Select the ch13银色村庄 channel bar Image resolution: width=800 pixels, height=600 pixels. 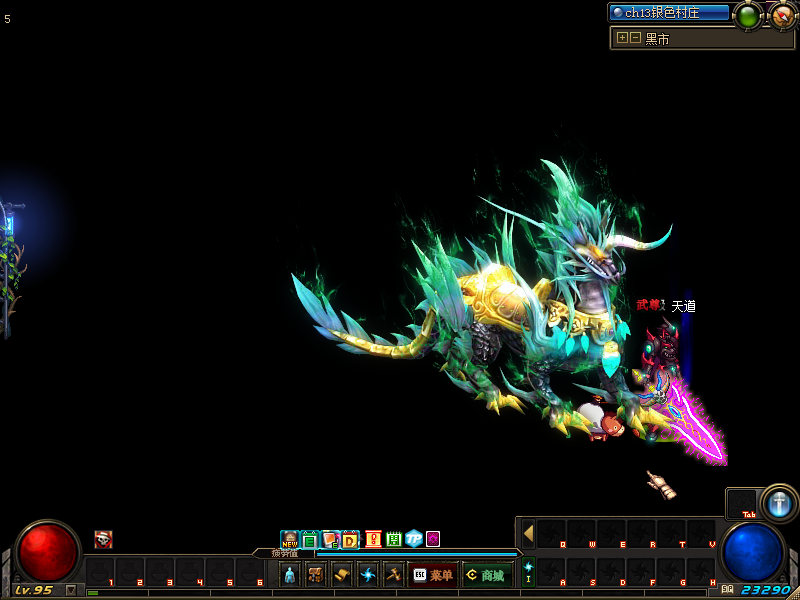[x=670, y=13]
